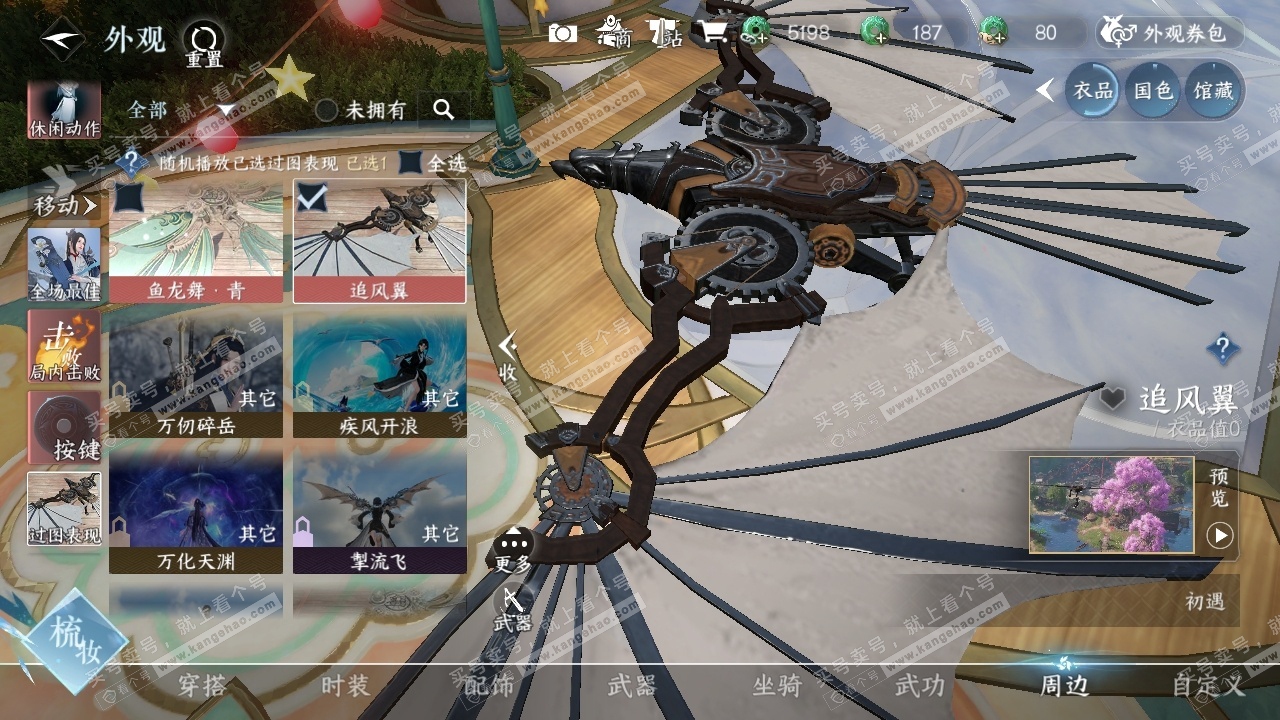Open the 外观券包 voucher pack
The height and width of the screenshot is (720, 1280).
1170,33
